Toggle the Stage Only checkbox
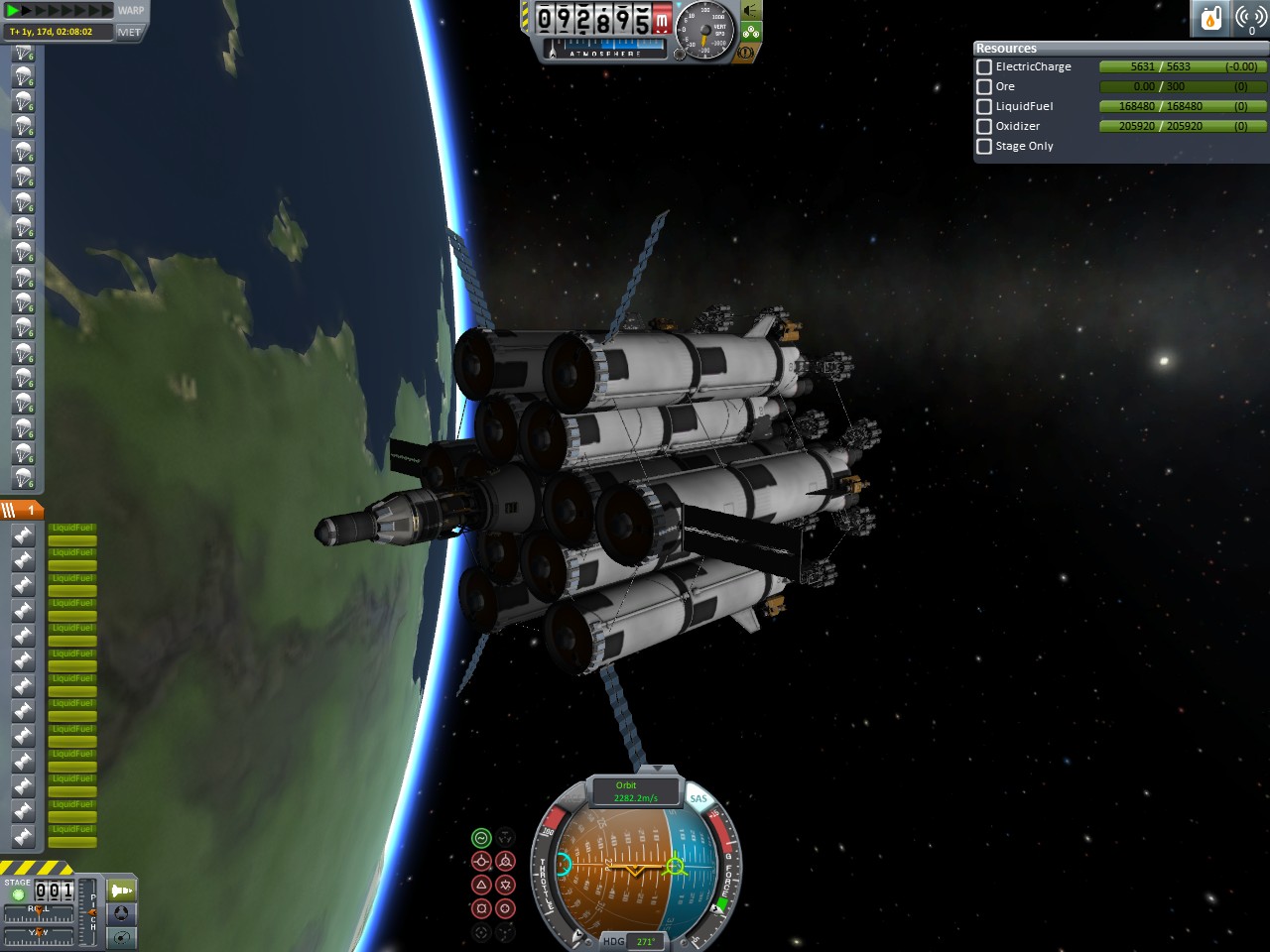Viewport: 1270px width, 952px height. click(x=984, y=146)
